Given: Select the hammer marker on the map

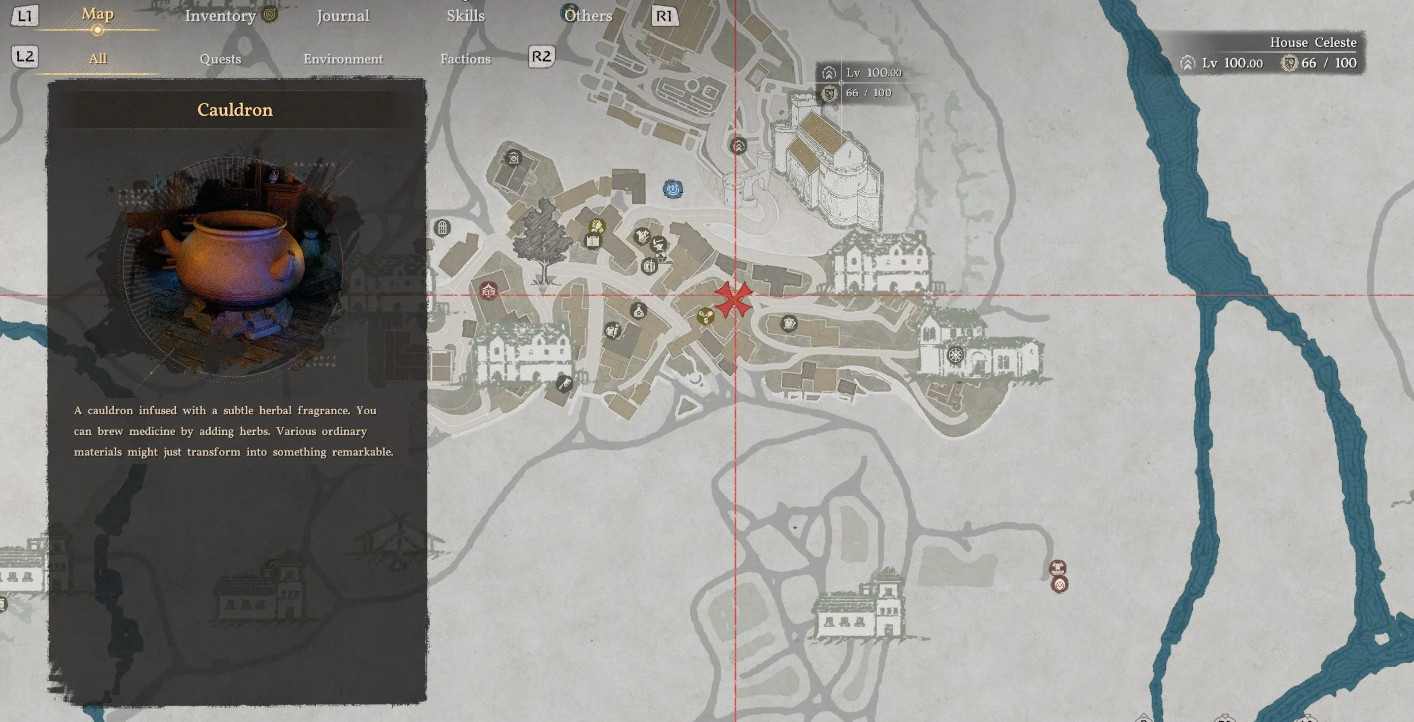Looking at the screenshot, I should [x=564, y=383].
